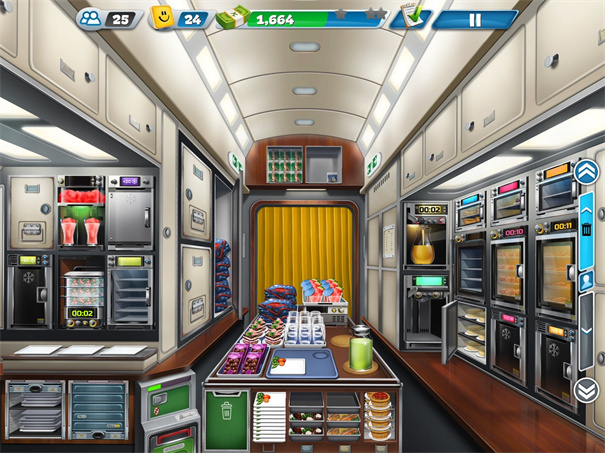Click the double up-arrow circle button
The image size is (605, 453).
[x=586, y=171]
